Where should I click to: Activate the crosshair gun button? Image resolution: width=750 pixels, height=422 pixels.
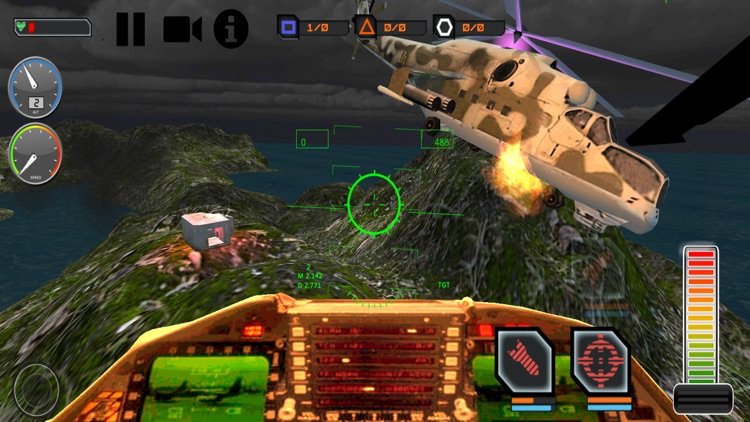[600, 362]
